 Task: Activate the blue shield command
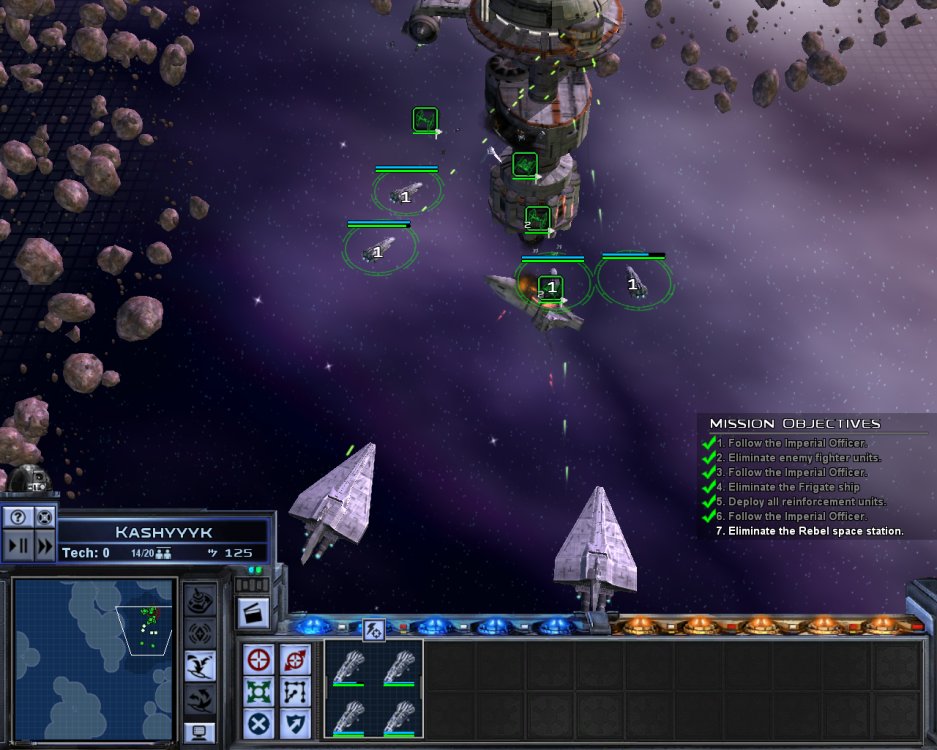point(294,723)
